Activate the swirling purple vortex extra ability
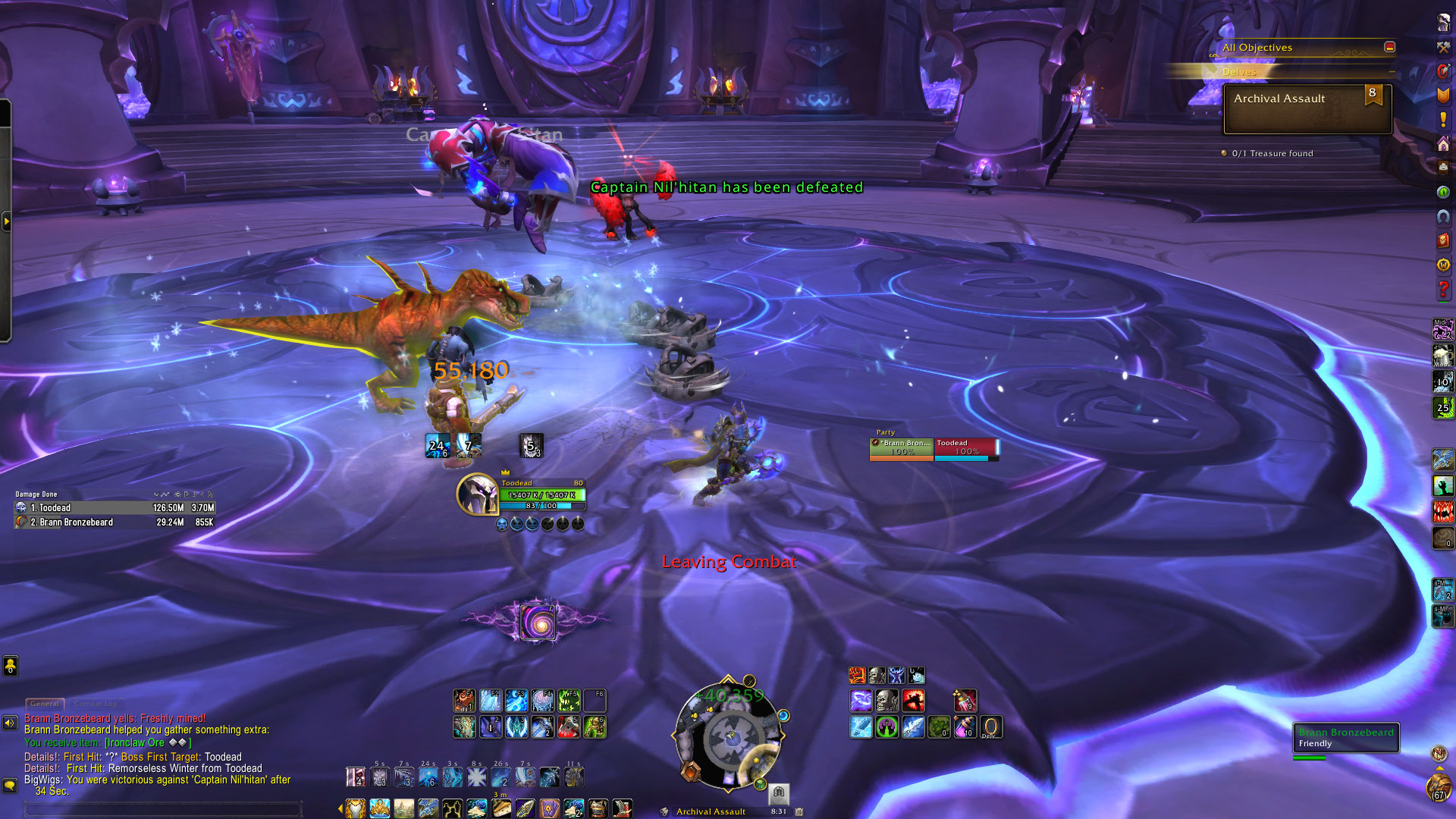The image size is (1456, 819). click(538, 623)
